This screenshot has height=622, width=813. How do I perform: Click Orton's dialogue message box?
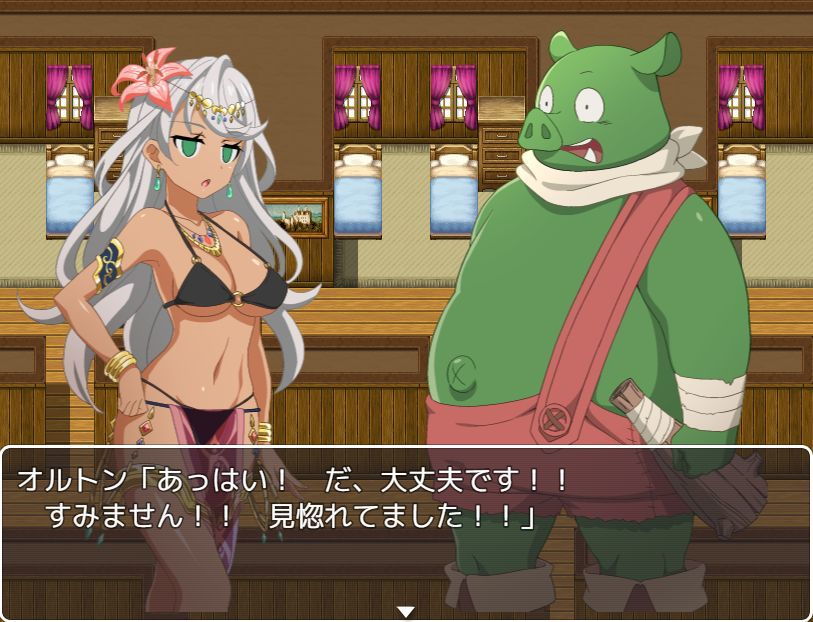[405, 530]
